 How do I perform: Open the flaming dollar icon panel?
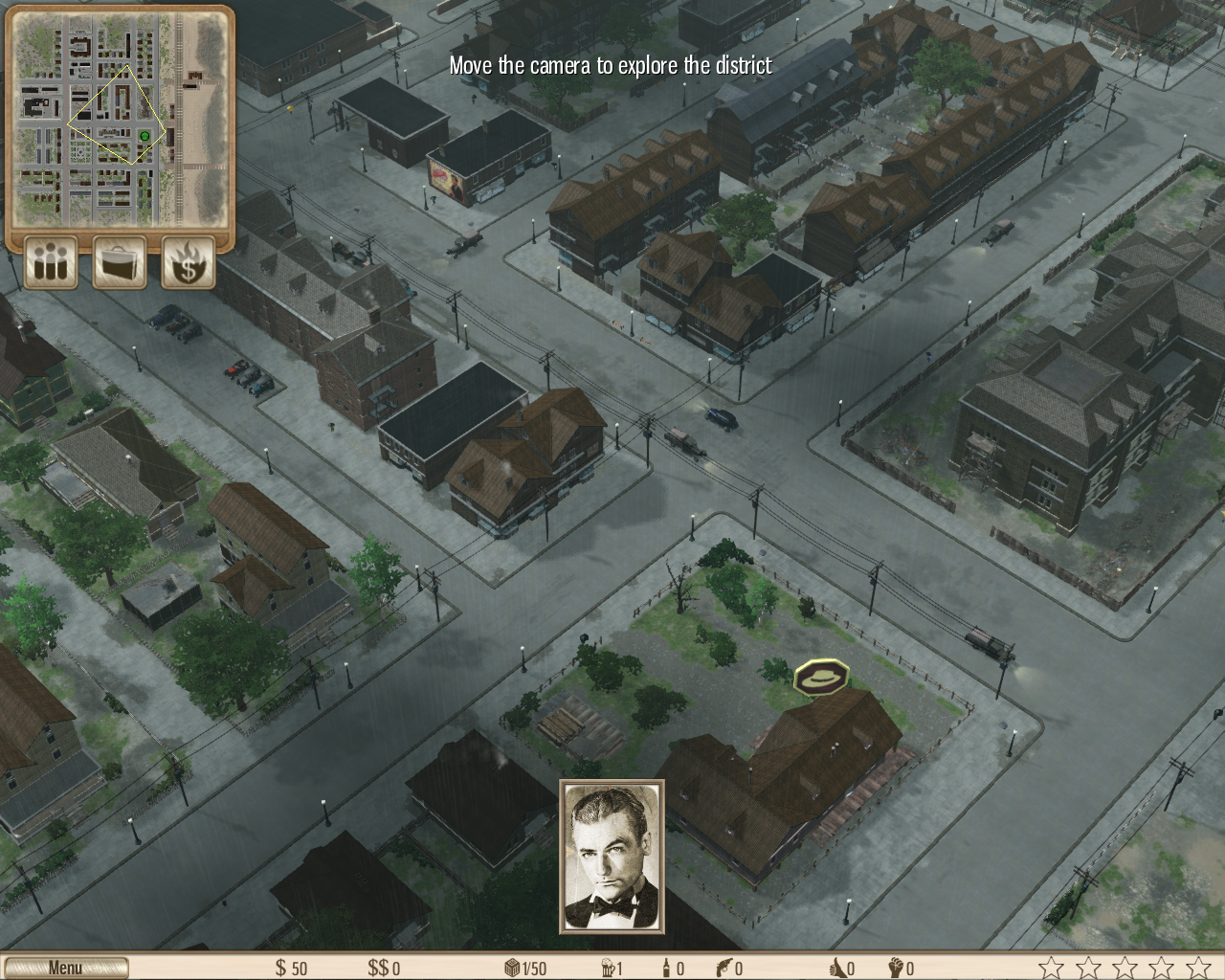[x=189, y=261]
